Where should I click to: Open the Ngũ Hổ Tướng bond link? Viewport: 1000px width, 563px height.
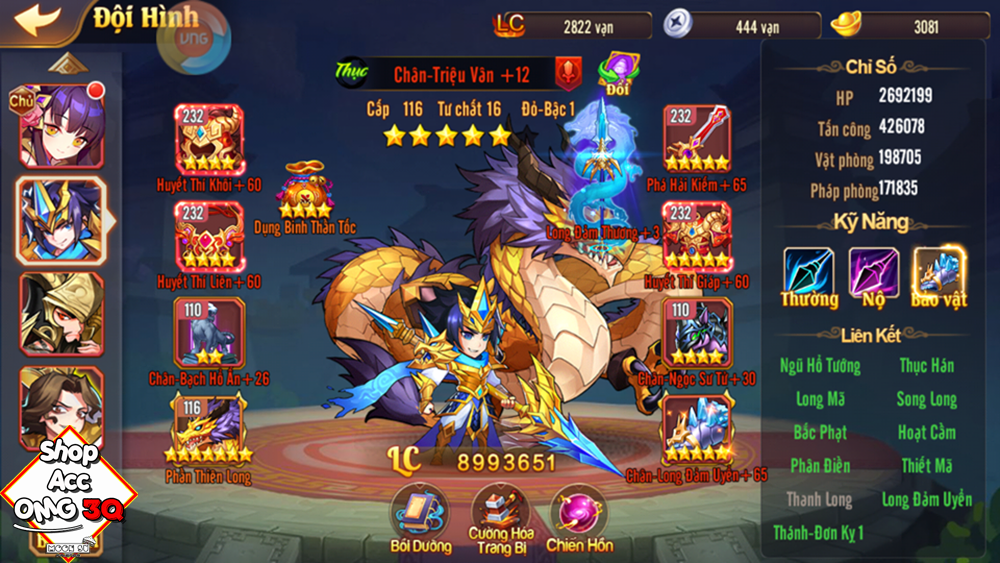820,366
